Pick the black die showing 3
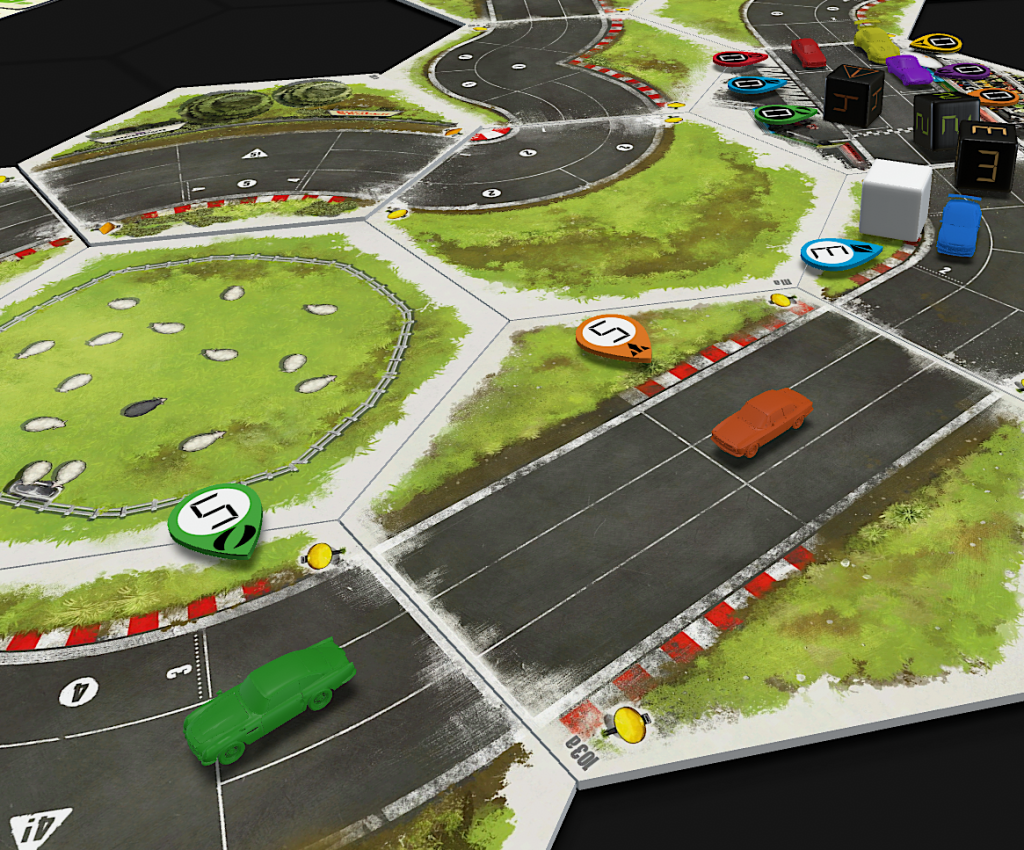1024x850 pixels. coord(985,154)
